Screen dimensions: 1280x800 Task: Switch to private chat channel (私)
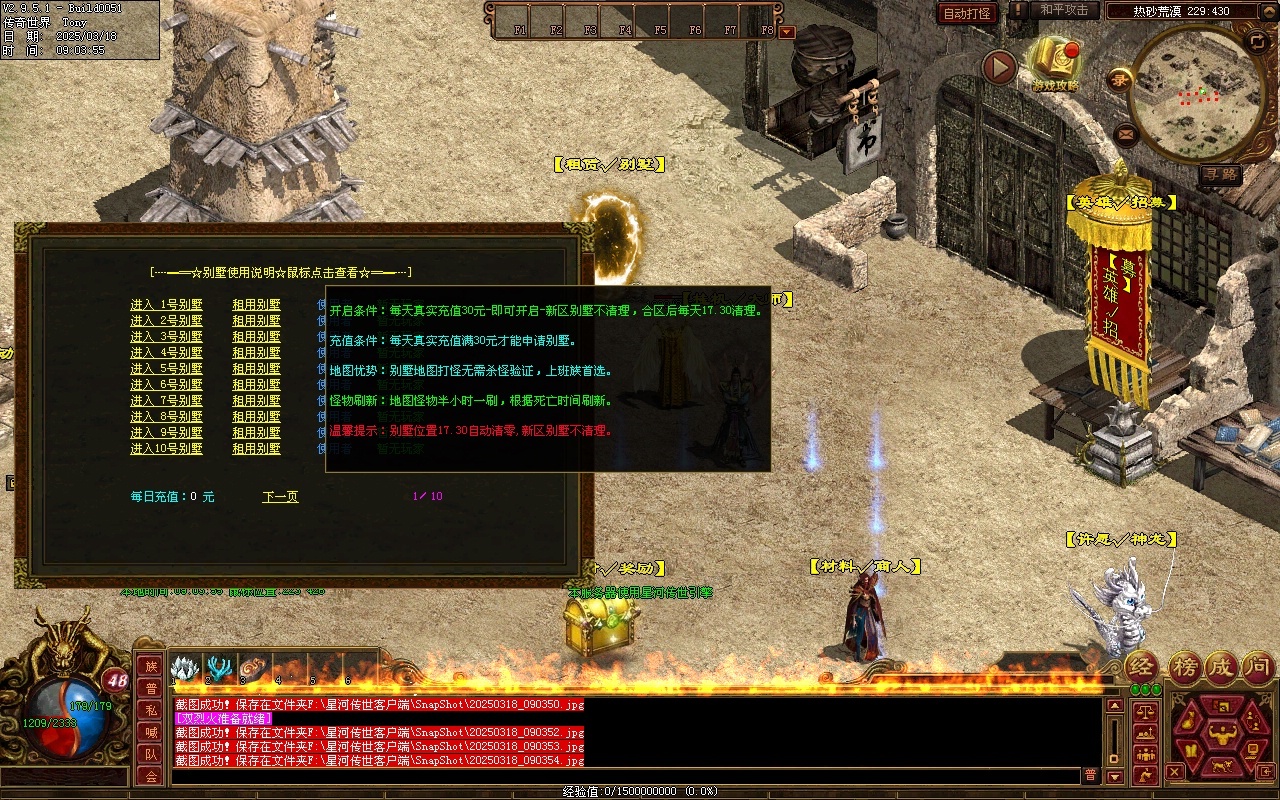pos(150,711)
